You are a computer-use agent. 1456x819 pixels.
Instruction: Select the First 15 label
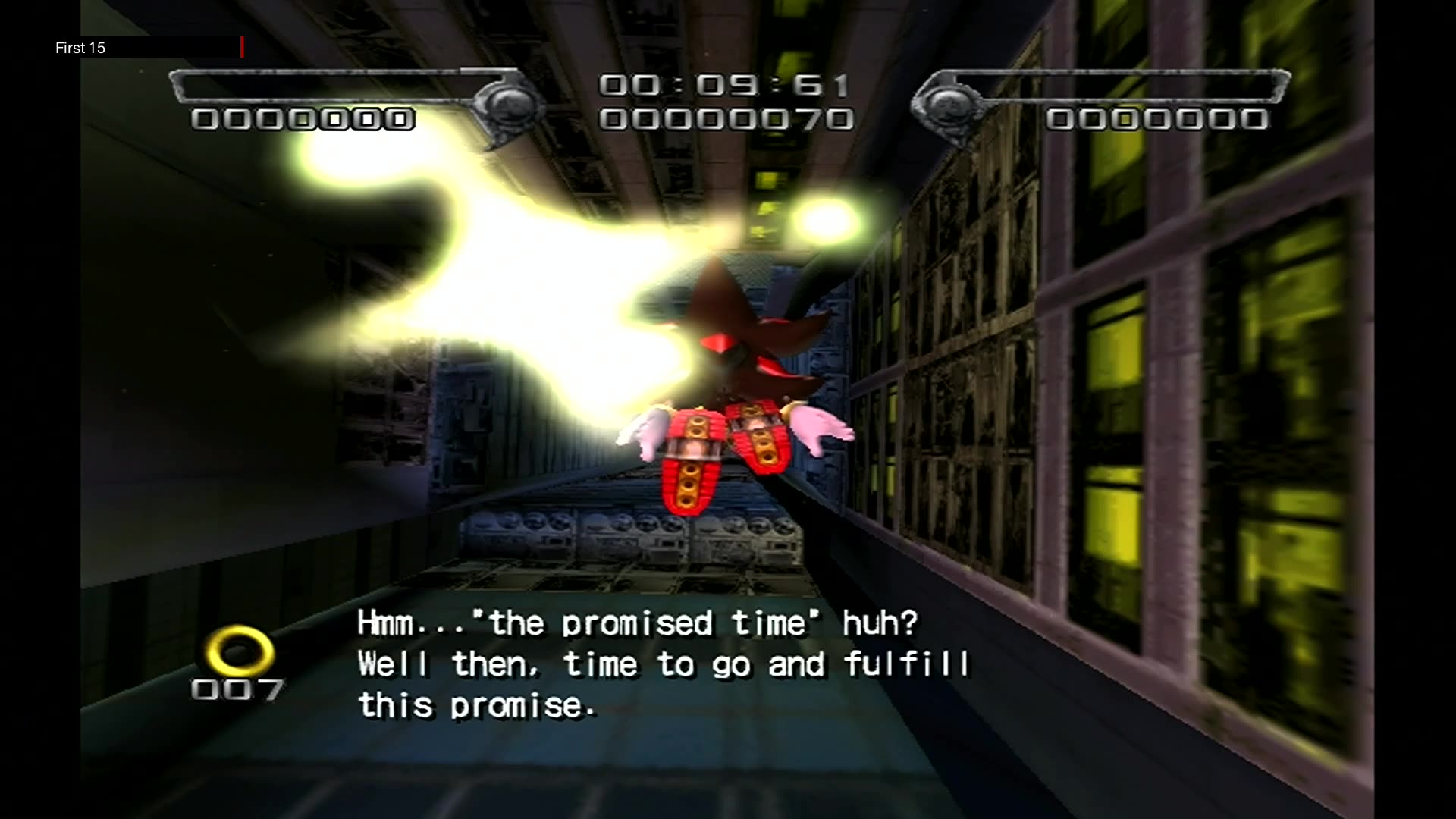80,48
